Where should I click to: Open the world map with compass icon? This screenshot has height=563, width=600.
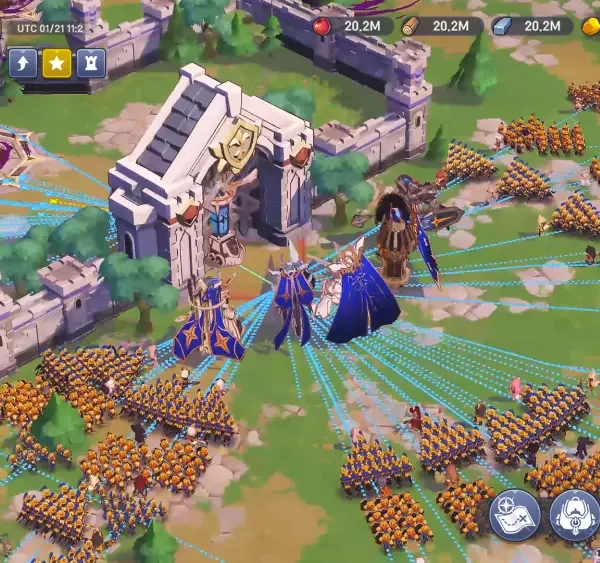pyautogui.click(x=515, y=516)
